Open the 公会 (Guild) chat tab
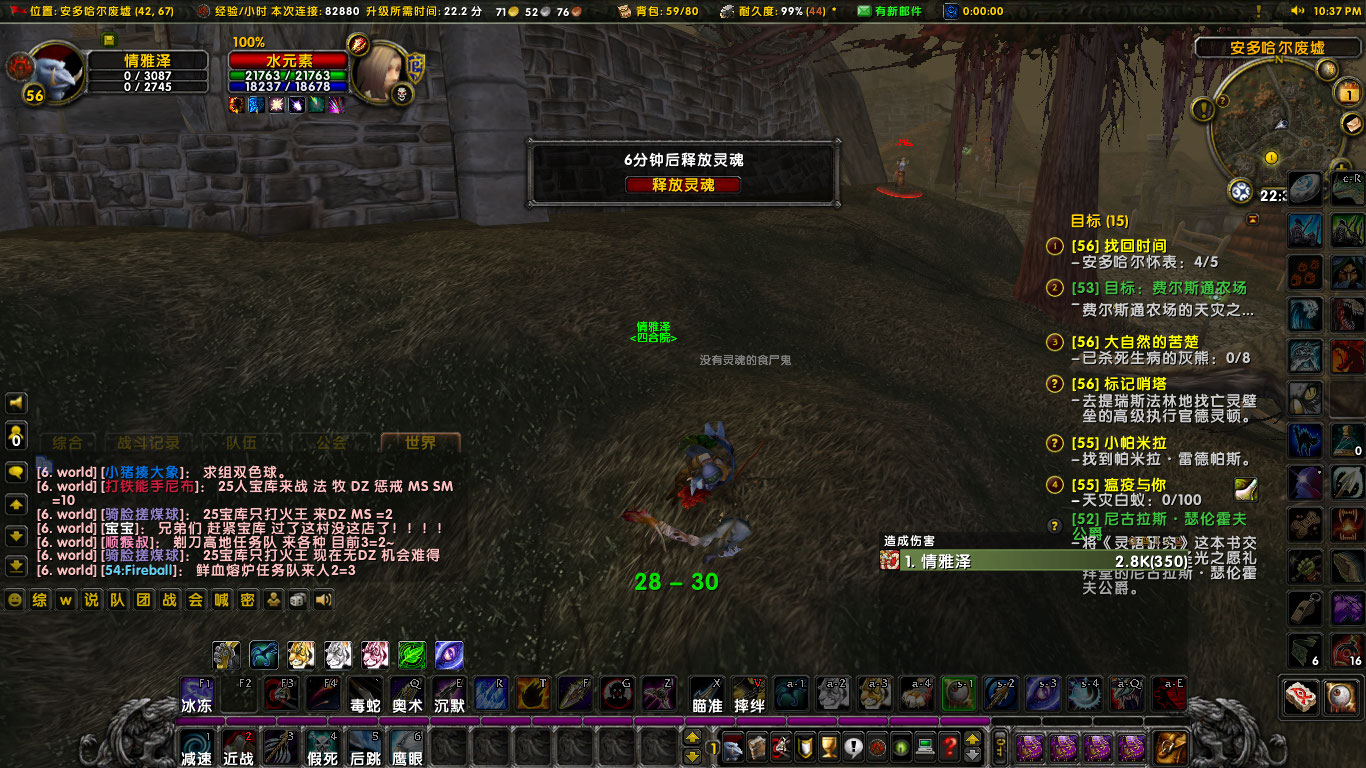Image resolution: width=1366 pixels, height=768 pixels. coord(331,443)
